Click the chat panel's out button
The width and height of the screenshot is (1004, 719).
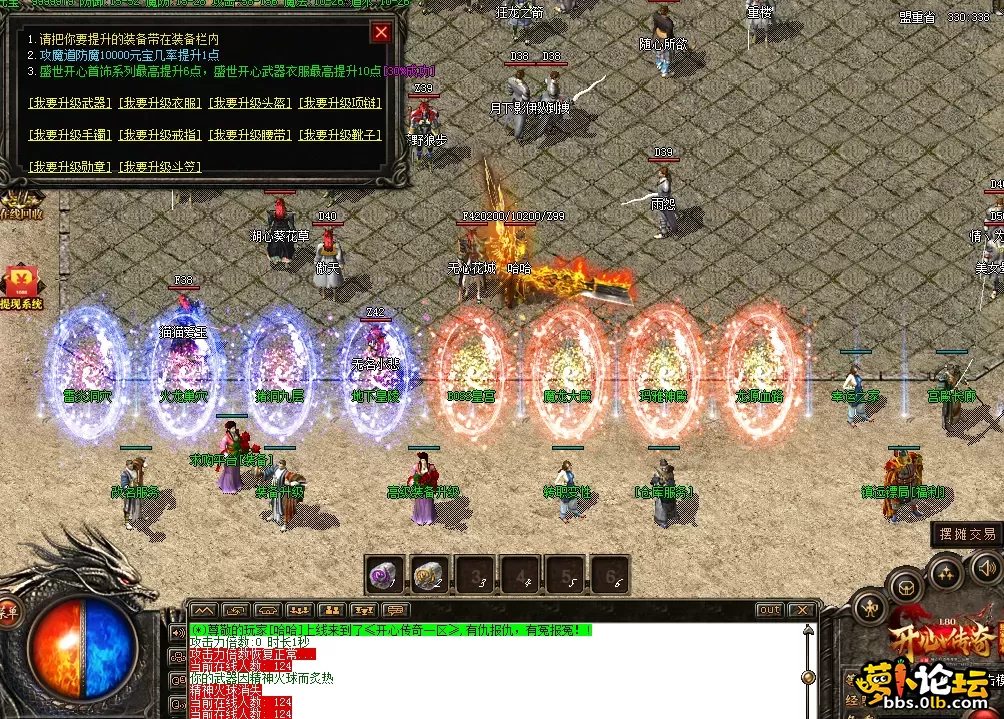point(769,610)
